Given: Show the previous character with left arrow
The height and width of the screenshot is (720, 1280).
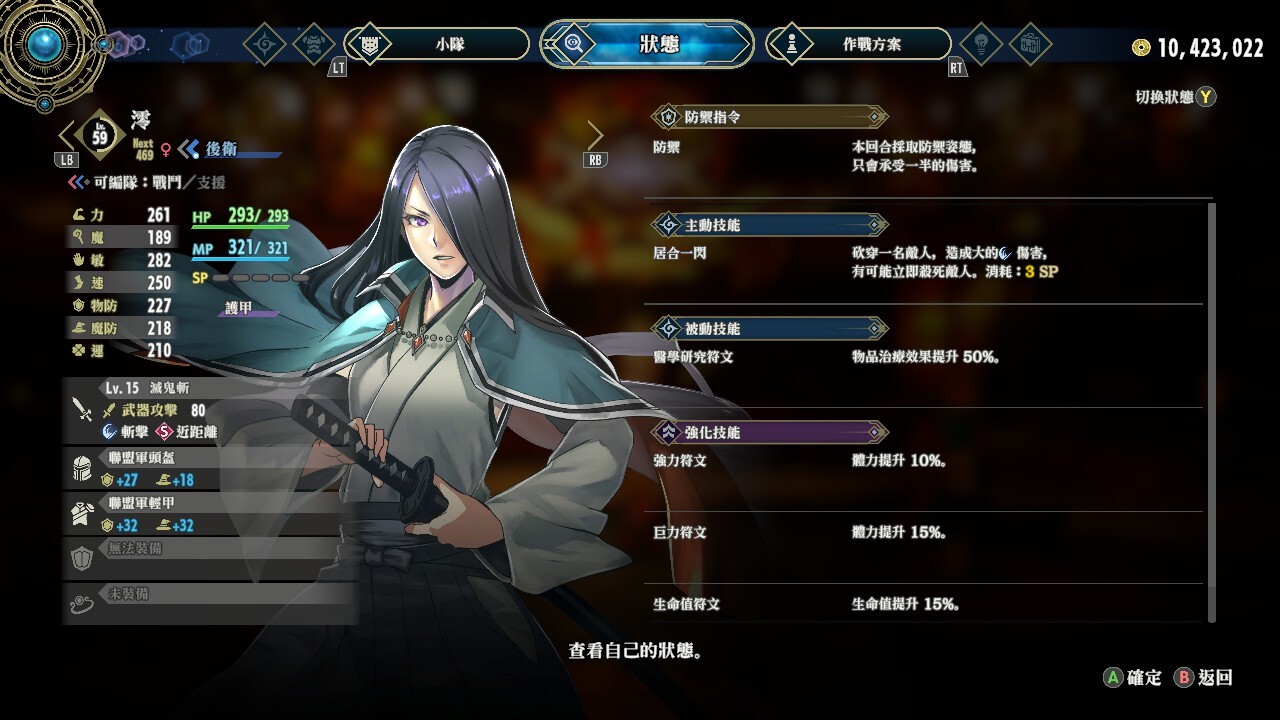Looking at the screenshot, I should pos(66,136).
